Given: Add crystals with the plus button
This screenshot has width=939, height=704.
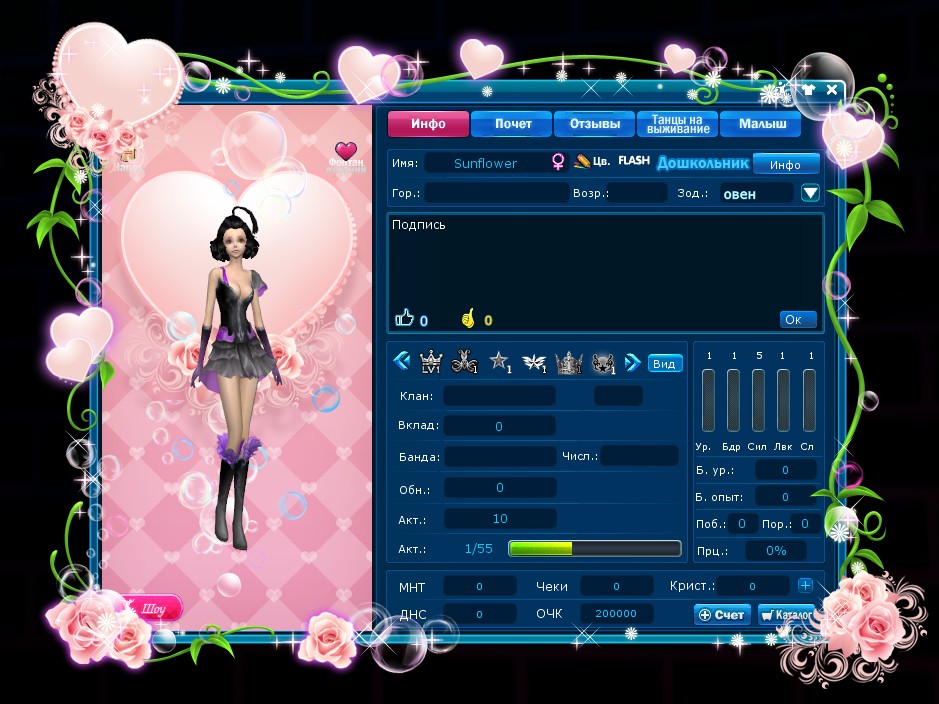Looking at the screenshot, I should (x=806, y=585).
